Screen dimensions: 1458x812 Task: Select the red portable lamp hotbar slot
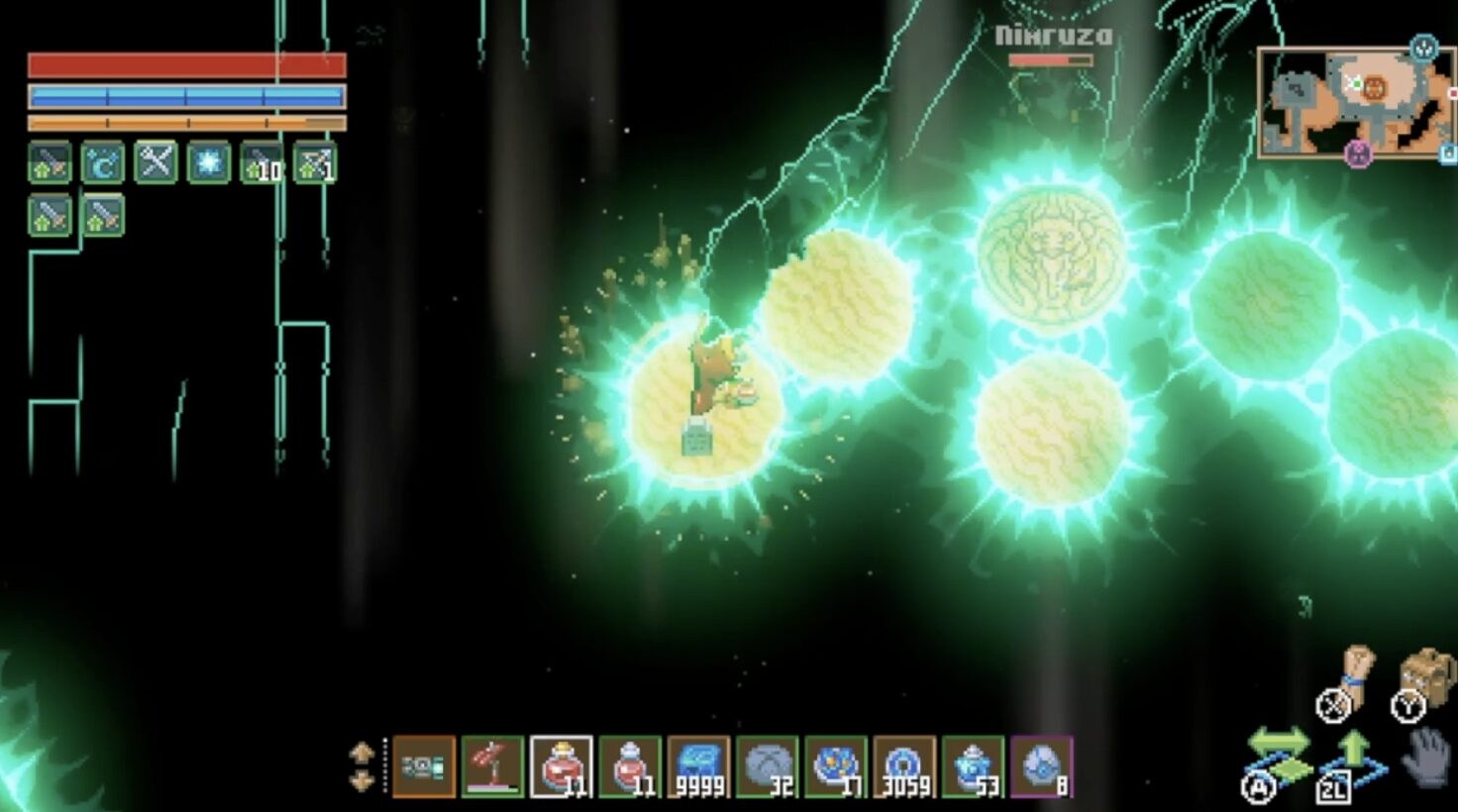coord(492,766)
